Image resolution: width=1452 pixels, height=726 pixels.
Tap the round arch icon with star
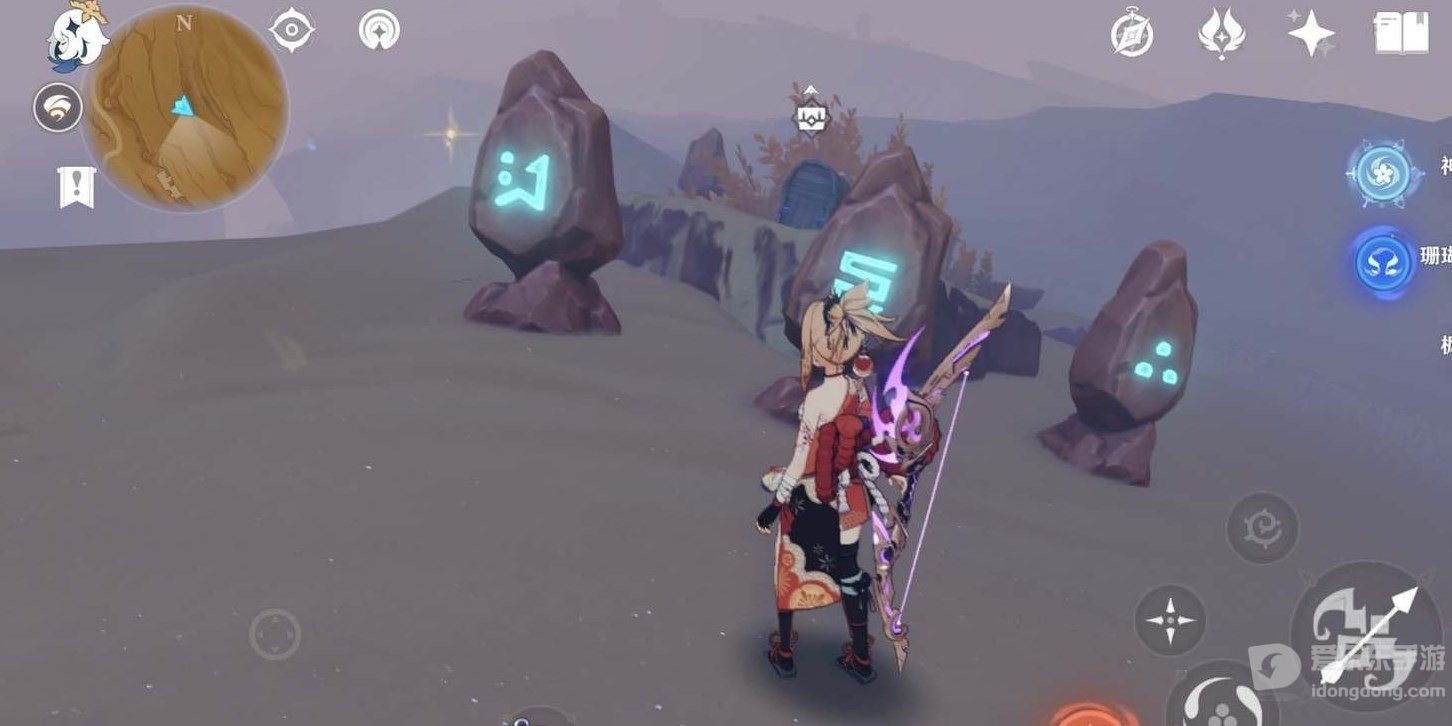(x=379, y=31)
